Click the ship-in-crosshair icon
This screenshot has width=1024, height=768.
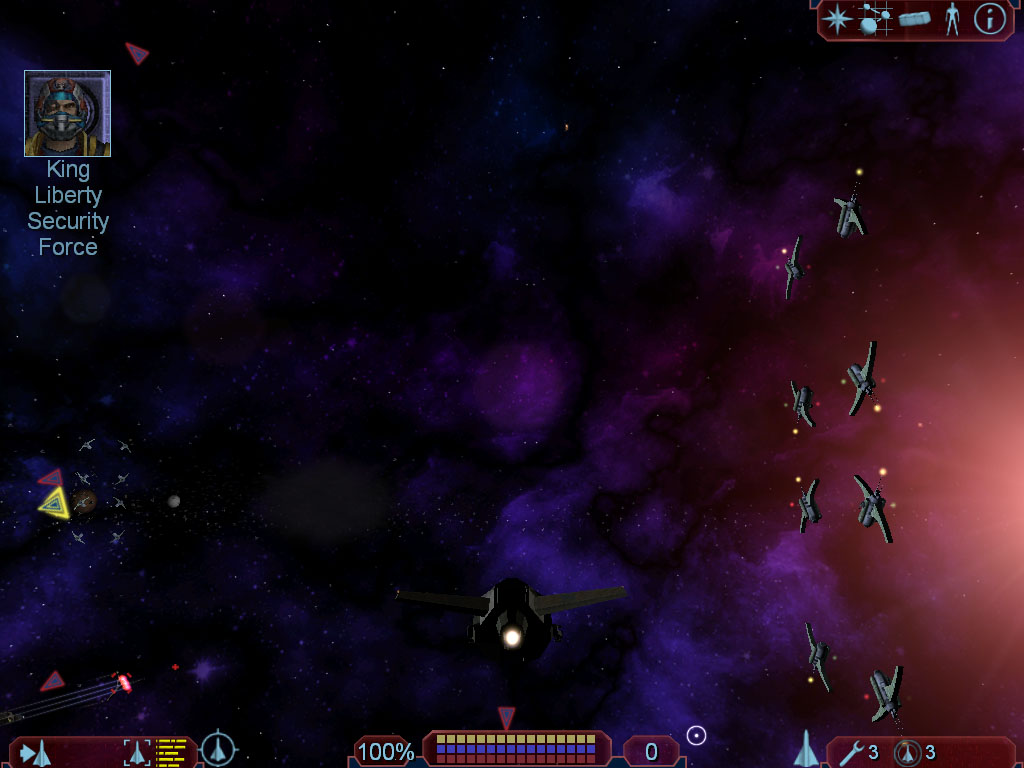point(218,749)
